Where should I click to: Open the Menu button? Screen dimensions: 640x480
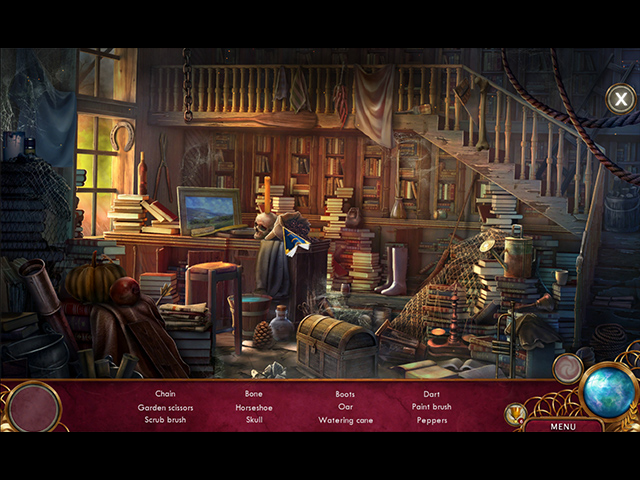[x=563, y=426]
